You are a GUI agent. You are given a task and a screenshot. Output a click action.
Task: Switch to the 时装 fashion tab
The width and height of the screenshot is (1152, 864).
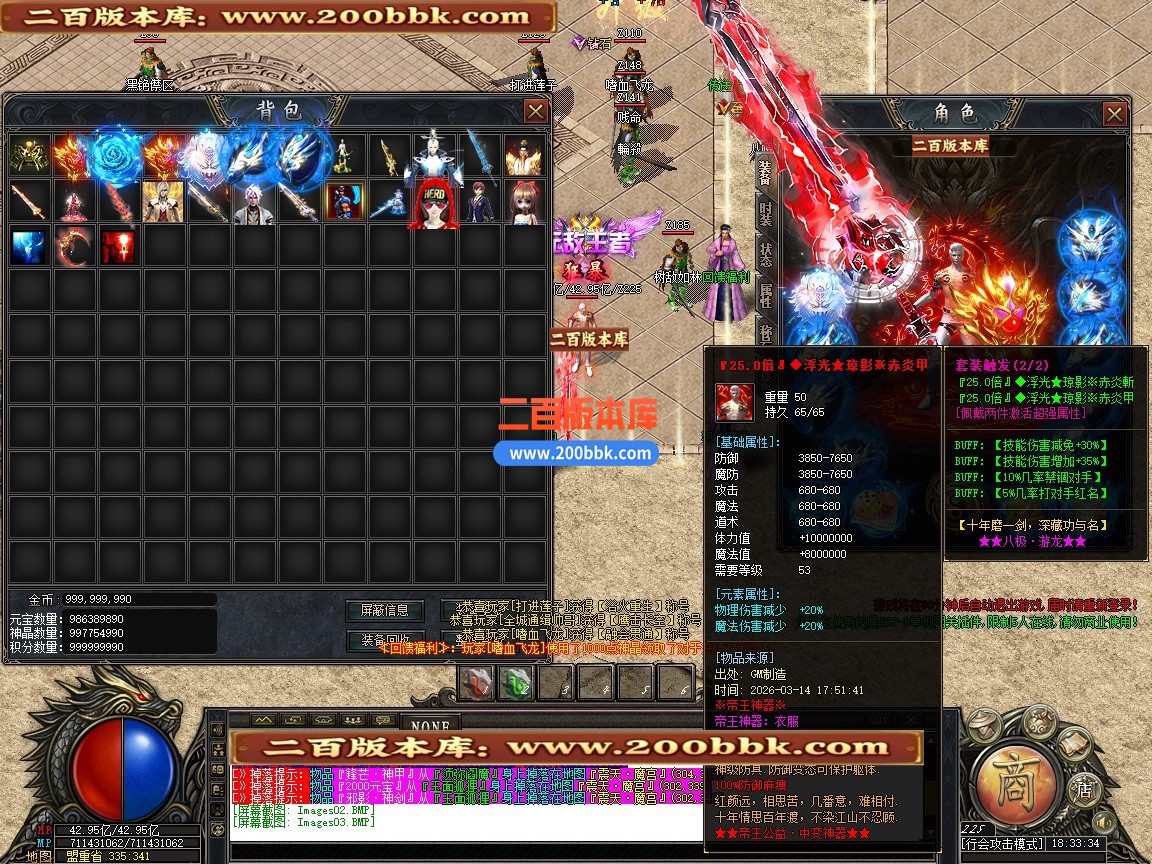[x=765, y=213]
